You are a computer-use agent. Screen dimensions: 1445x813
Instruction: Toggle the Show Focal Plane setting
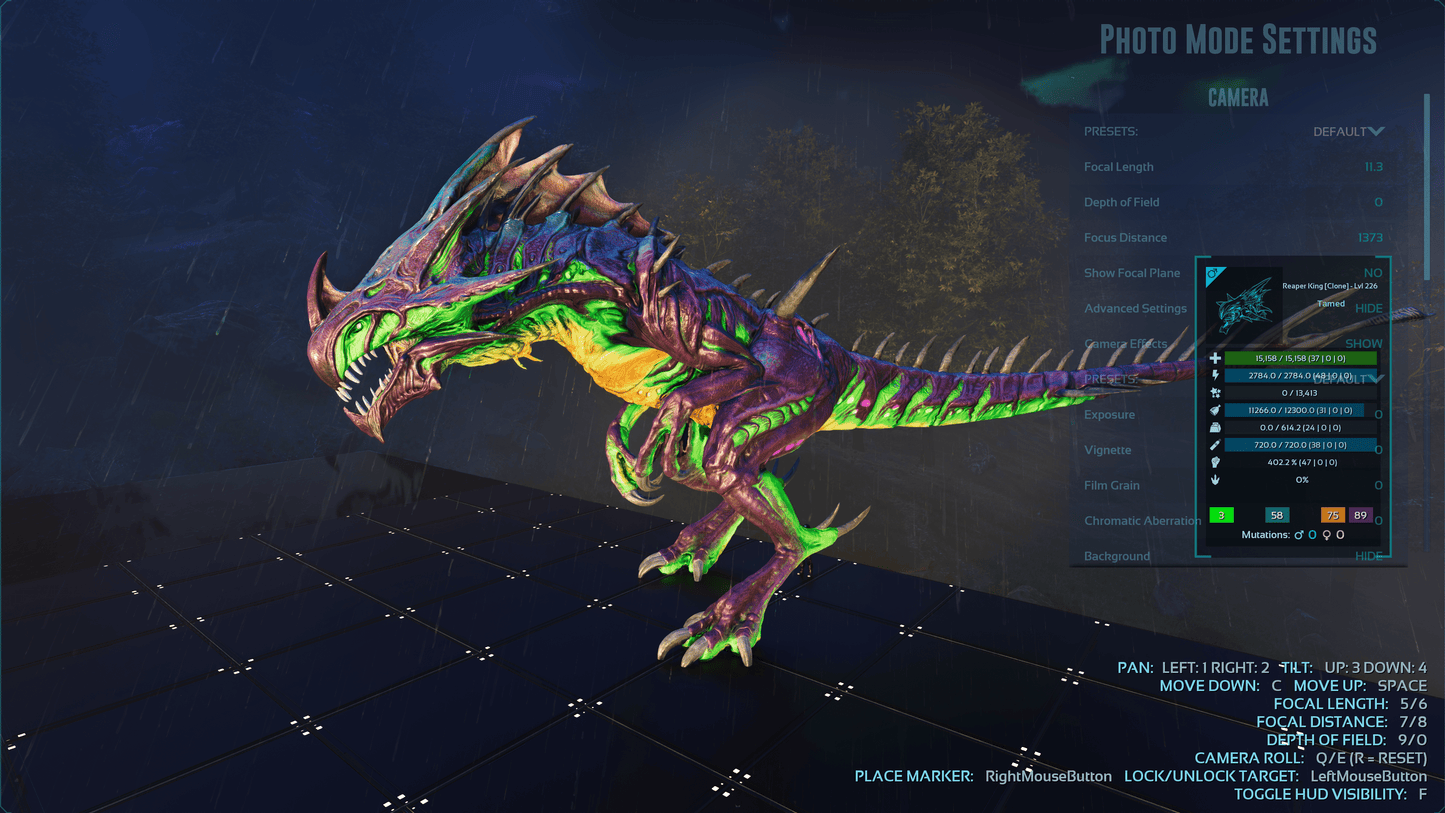point(1372,273)
